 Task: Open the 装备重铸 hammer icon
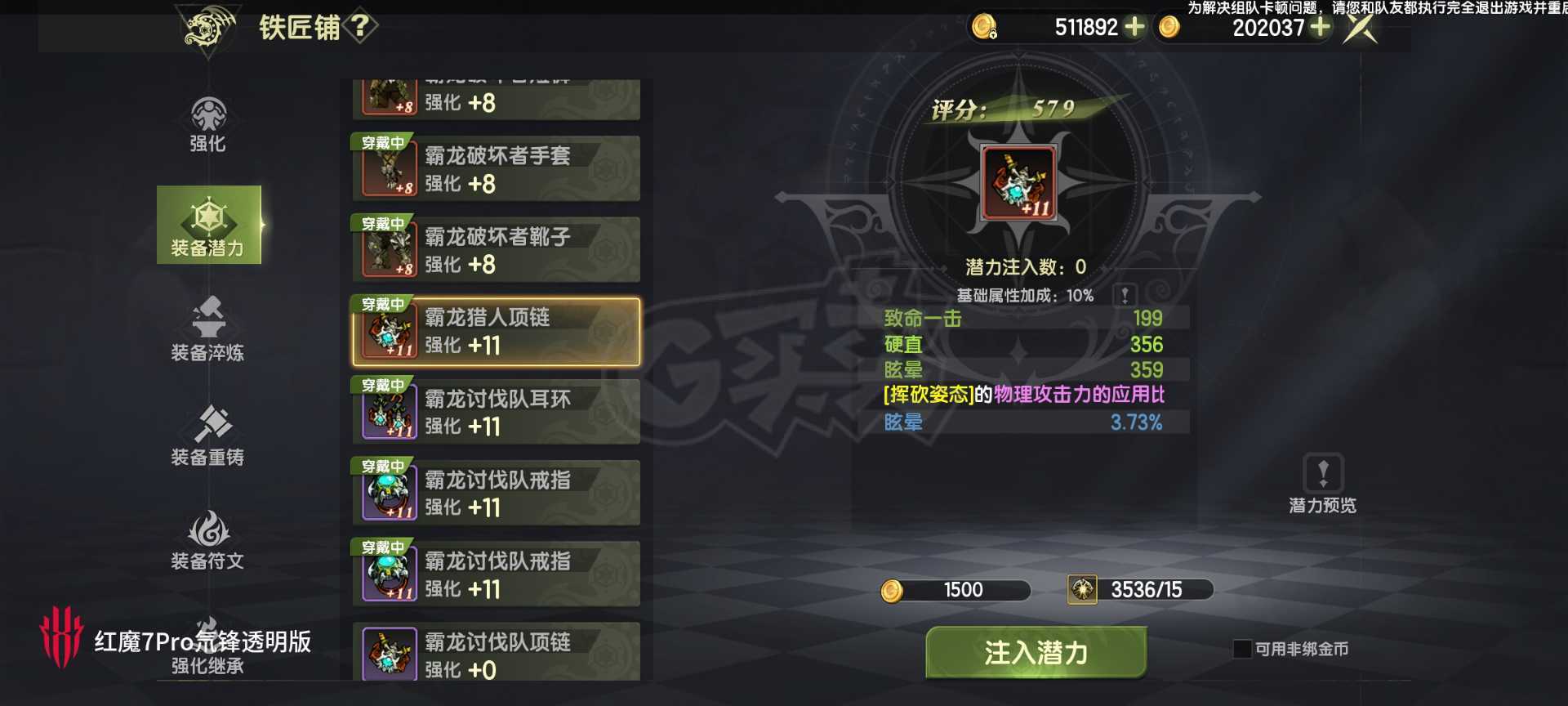(x=208, y=433)
